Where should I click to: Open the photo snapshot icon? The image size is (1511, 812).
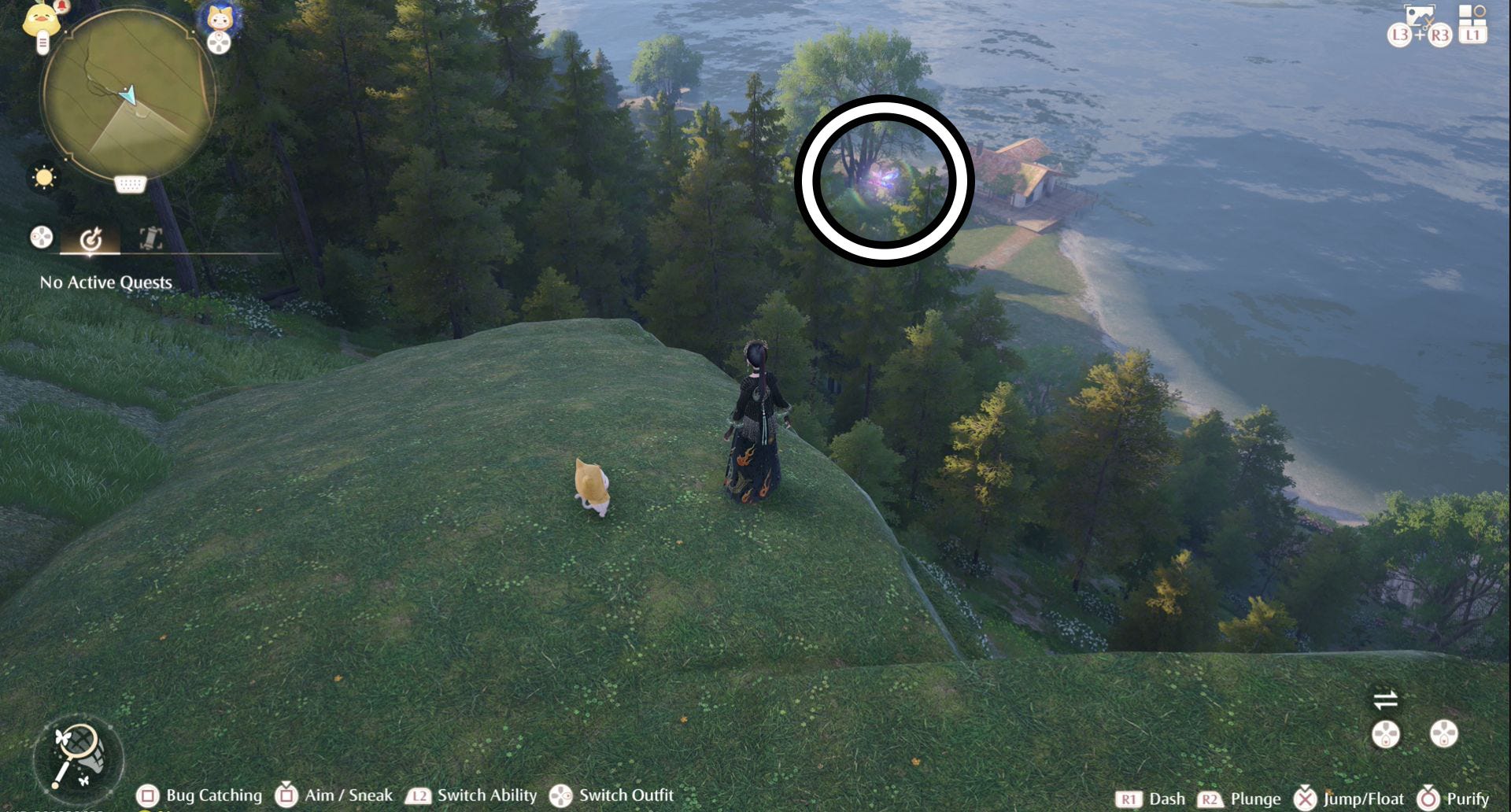click(1419, 17)
